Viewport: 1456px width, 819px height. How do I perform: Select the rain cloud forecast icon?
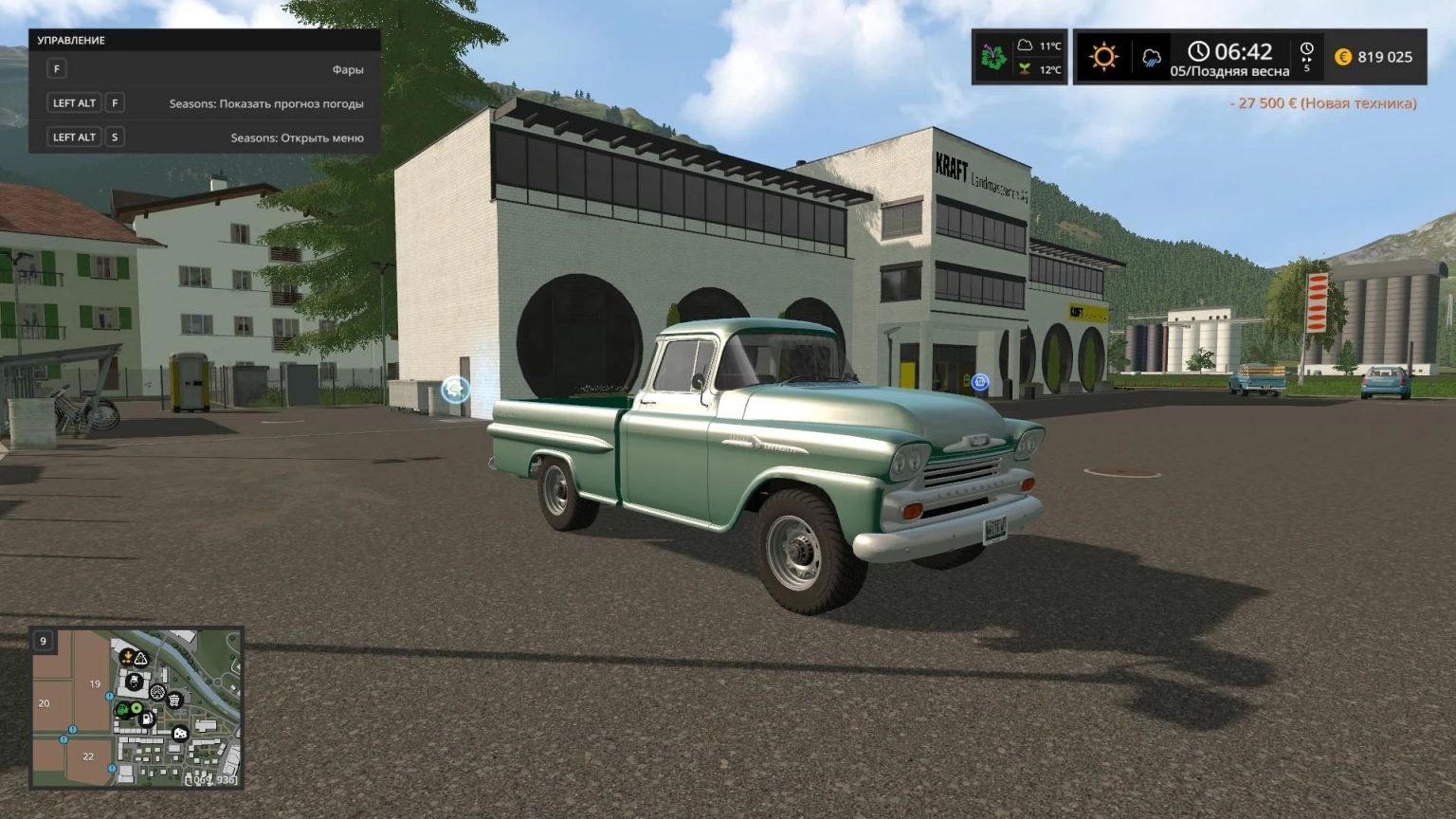(1150, 57)
